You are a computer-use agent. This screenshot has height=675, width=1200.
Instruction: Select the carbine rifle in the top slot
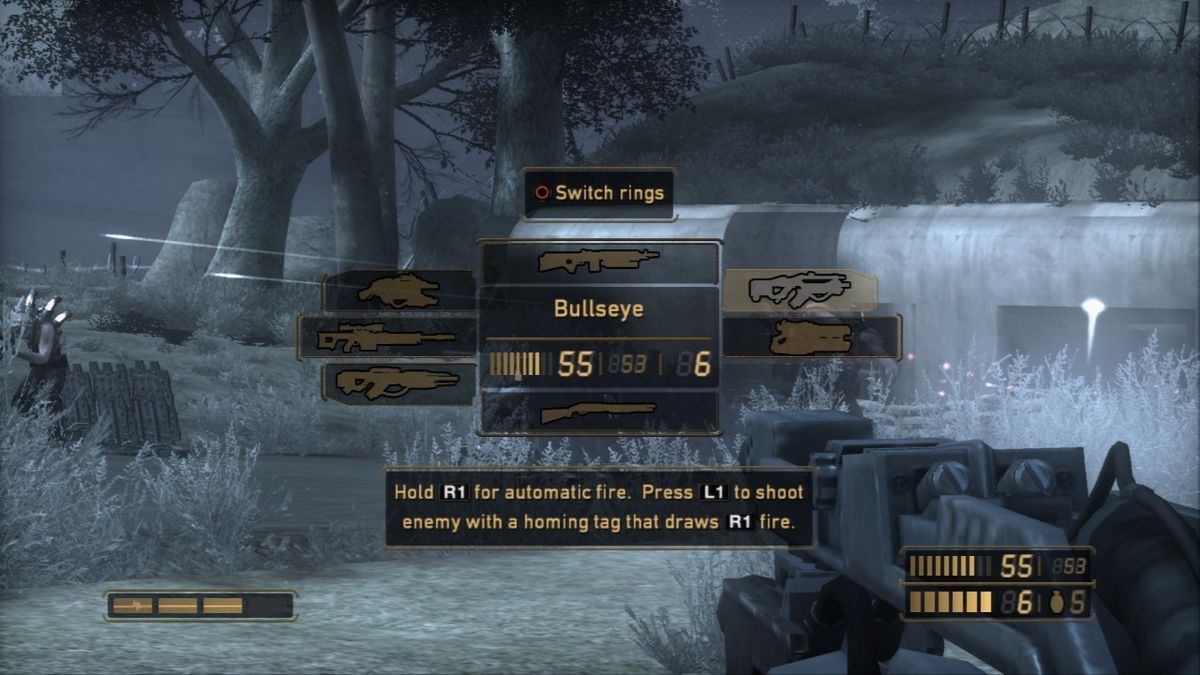tap(598, 262)
